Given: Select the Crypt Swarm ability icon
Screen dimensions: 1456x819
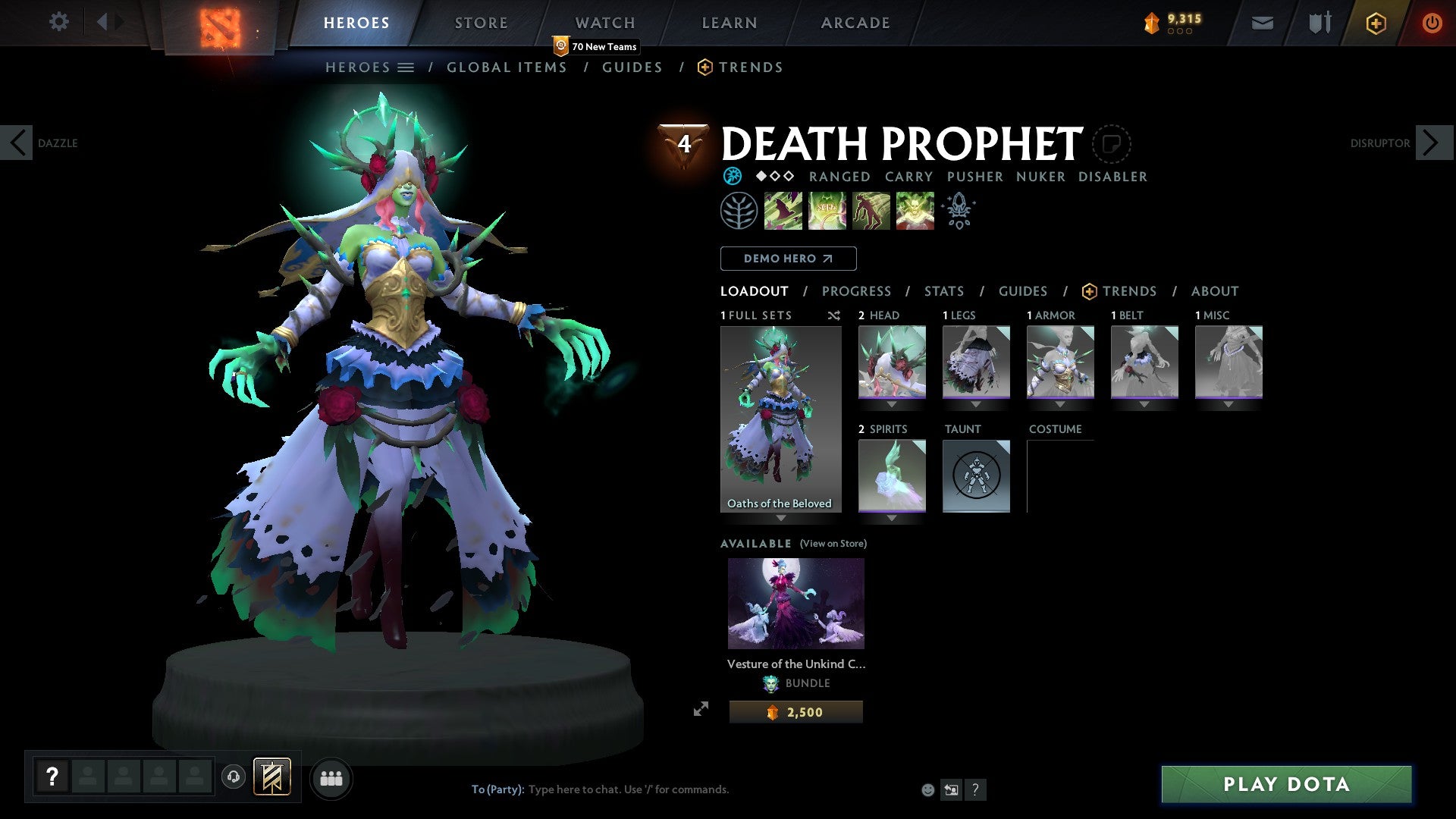Looking at the screenshot, I should coord(783,210).
